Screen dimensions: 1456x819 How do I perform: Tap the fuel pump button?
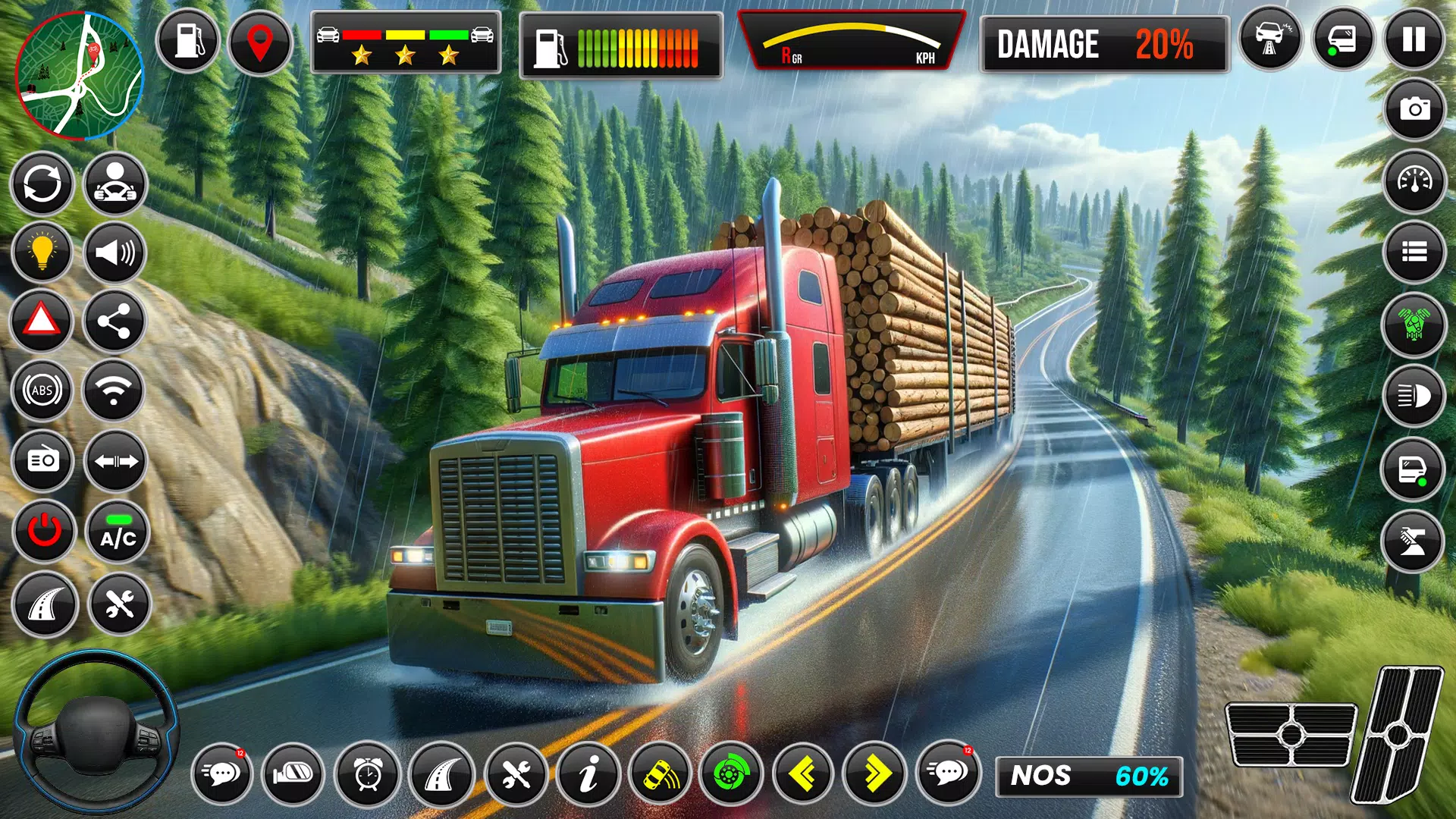(x=188, y=41)
